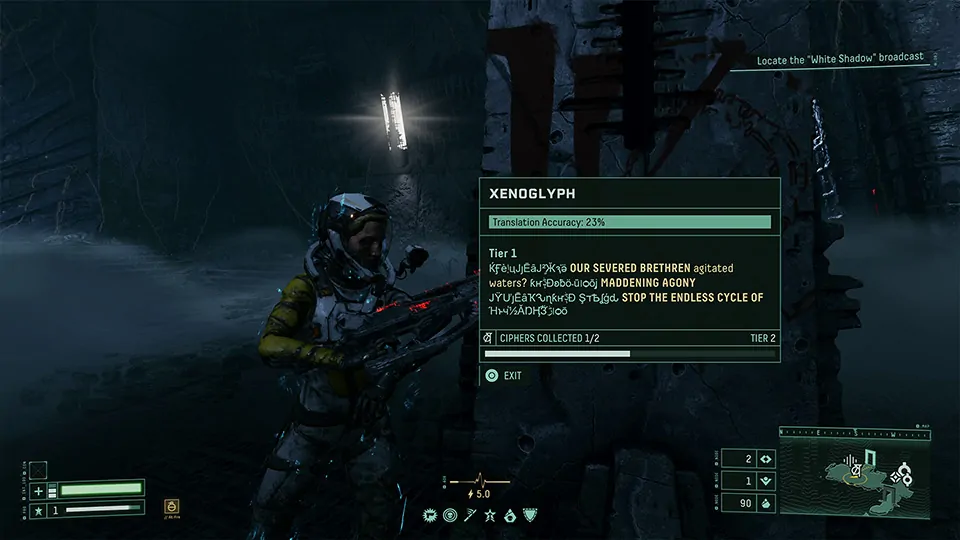Click the empty consumable item slot

click(x=38, y=470)
